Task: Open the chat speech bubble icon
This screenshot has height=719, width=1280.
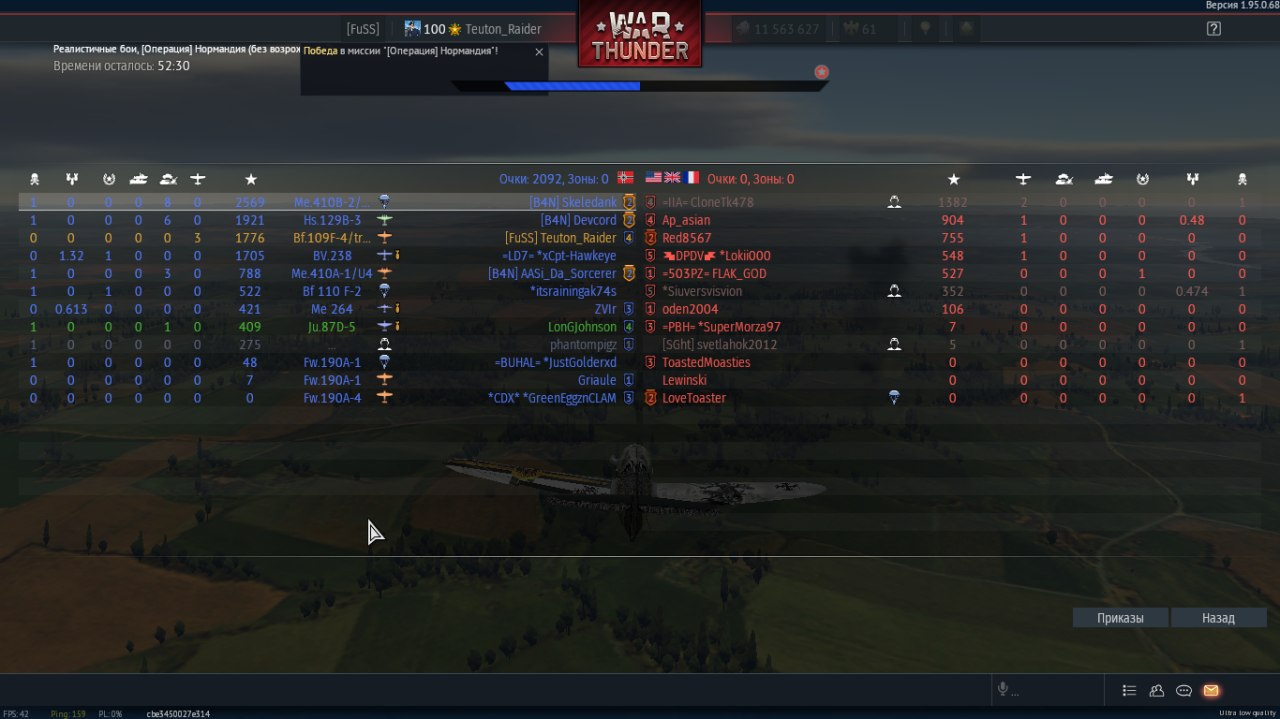Action: point(1184,690)
